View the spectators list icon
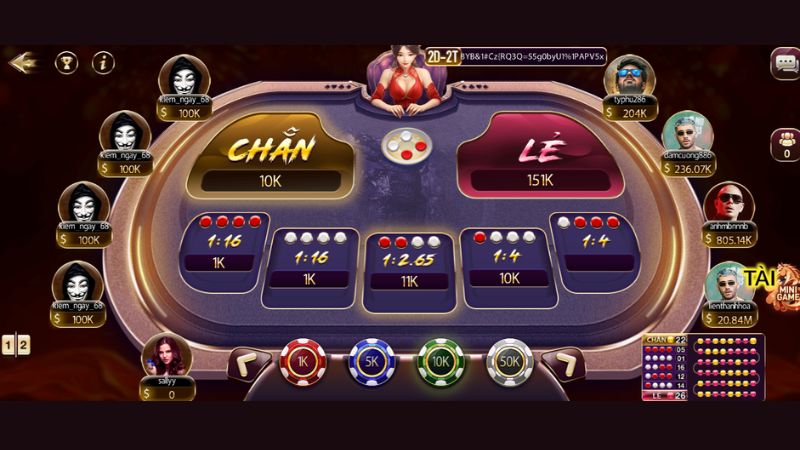Image resolution: width=800 pixels, height=450 pixels. (x=785, y=146)
